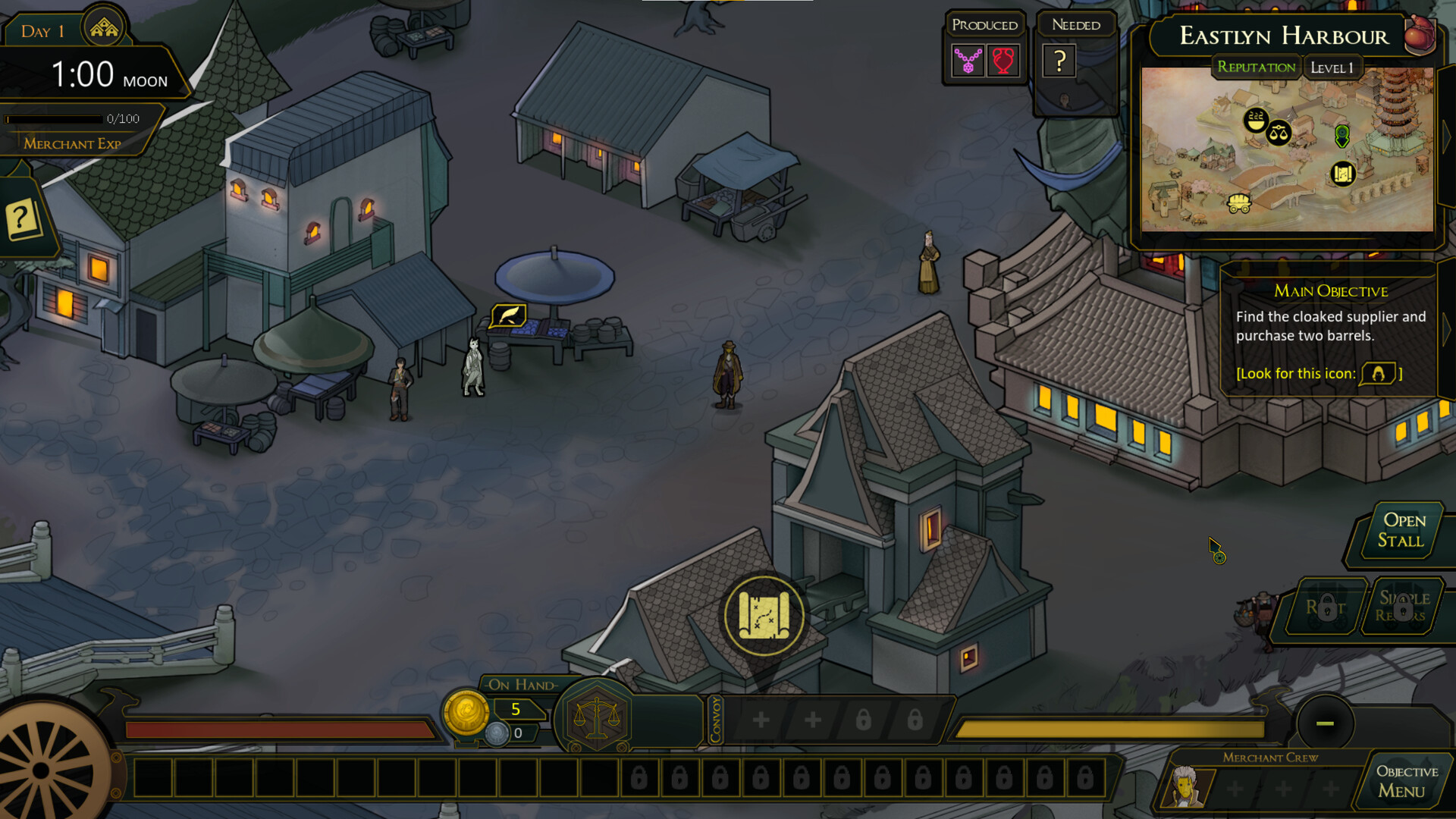Switch to the Reputation tab
Image resolution: width=1456 pixels, height=819 pixels.
pyautogui.click(x=1257, y=67)
